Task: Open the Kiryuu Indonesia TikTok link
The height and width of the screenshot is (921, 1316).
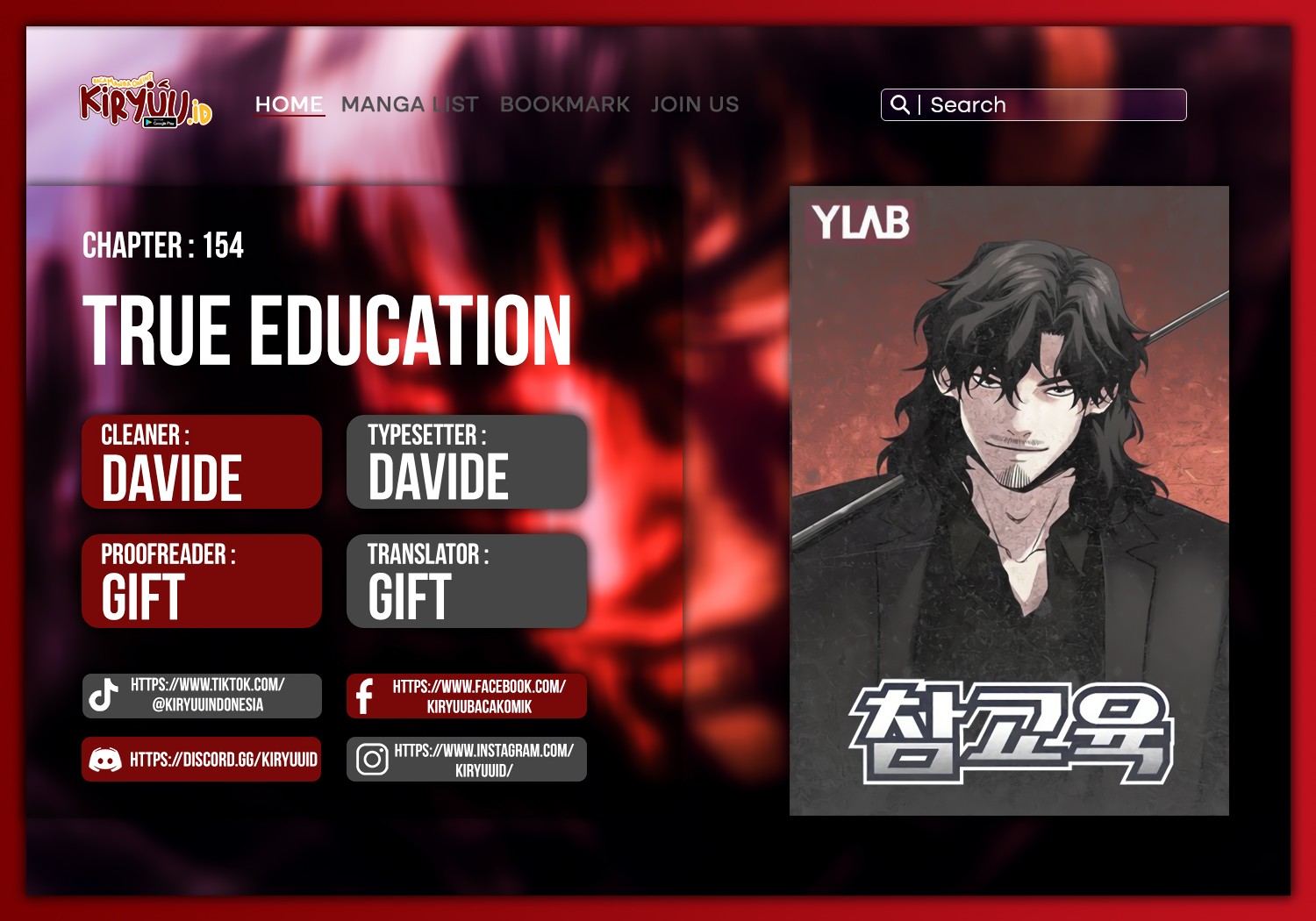Action: (207, 696)
